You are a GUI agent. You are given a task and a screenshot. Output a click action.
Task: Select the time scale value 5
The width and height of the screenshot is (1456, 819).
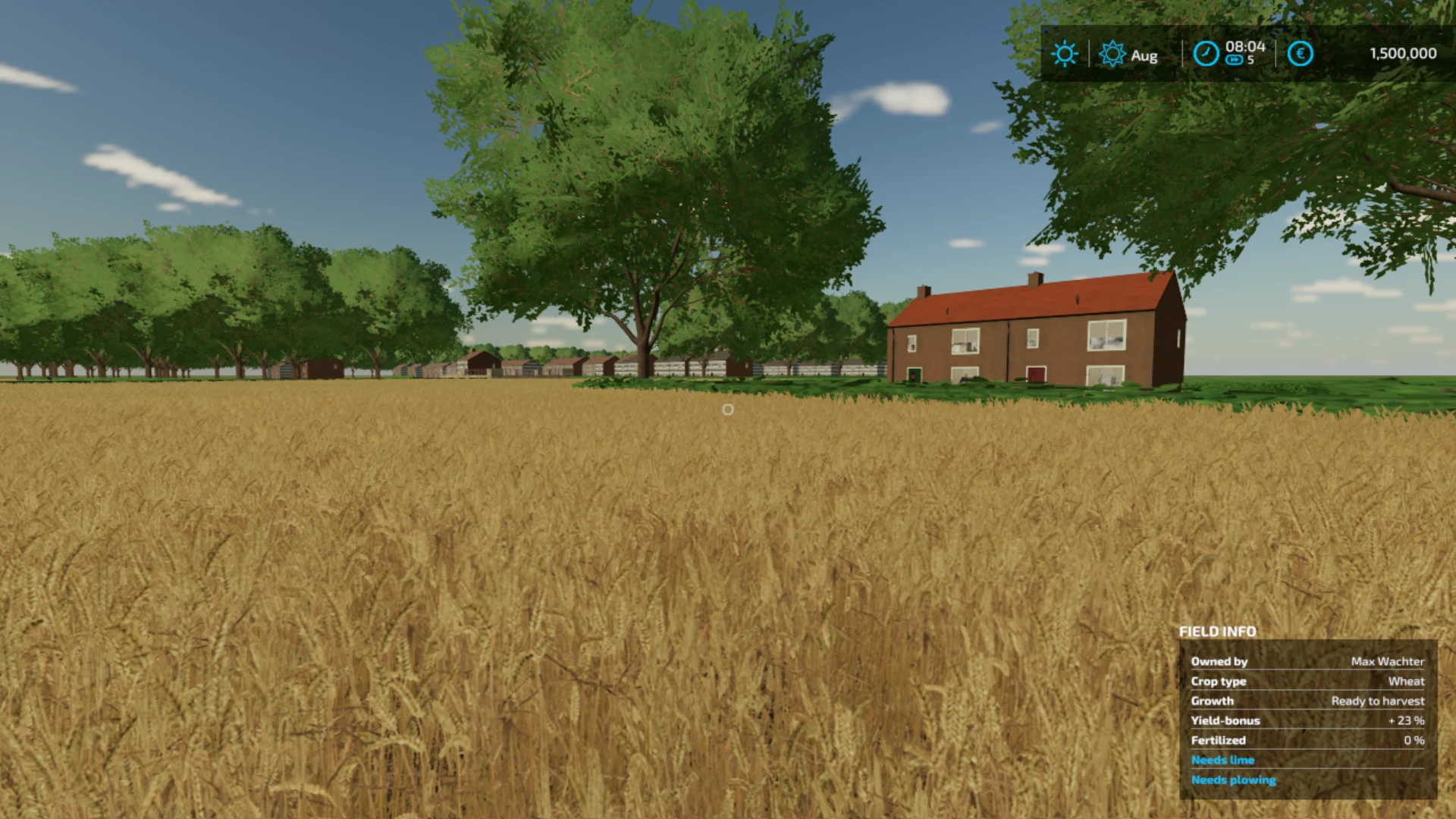1251,61
